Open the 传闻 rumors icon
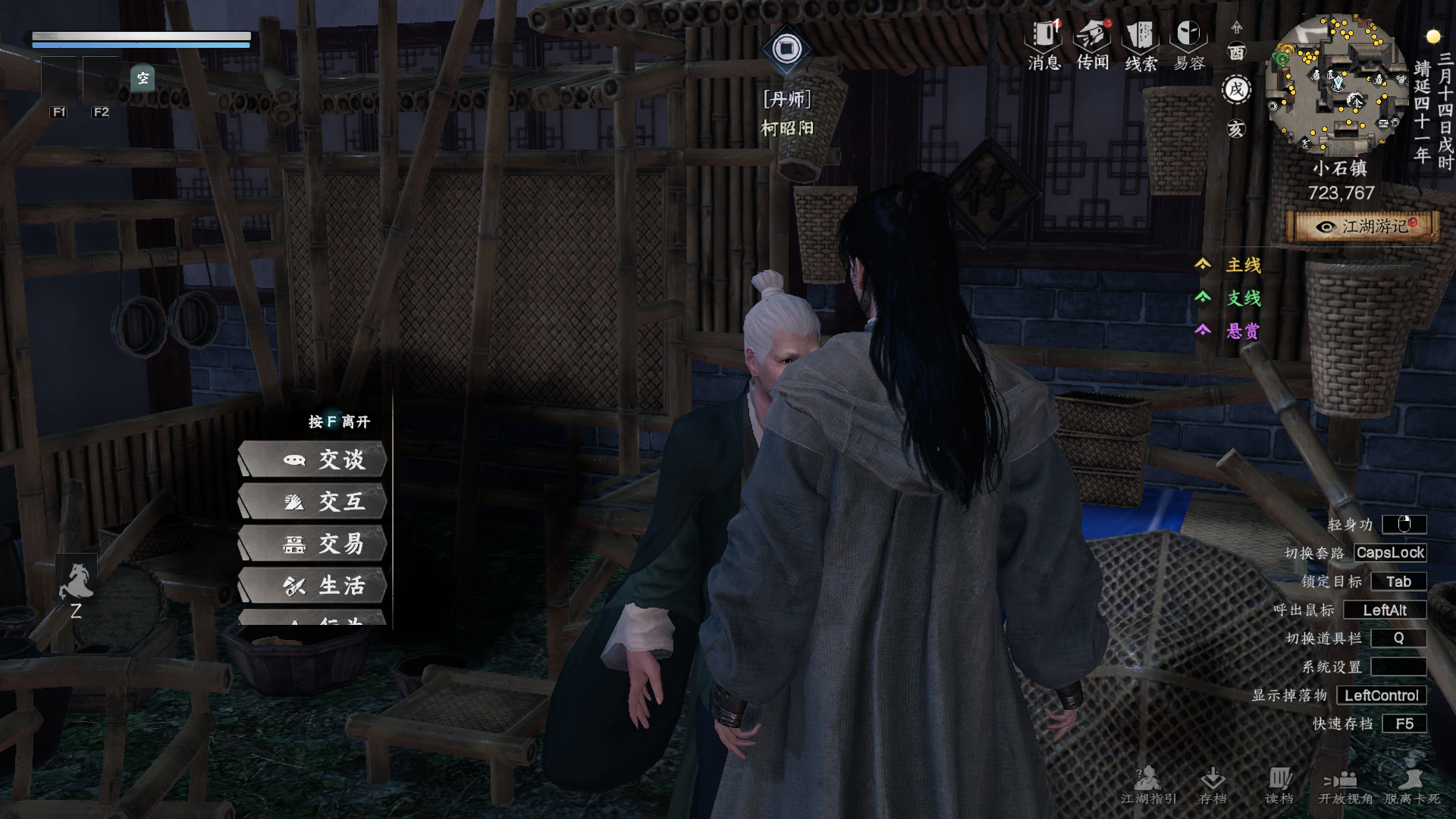1456x819 pixels. 1093,45
